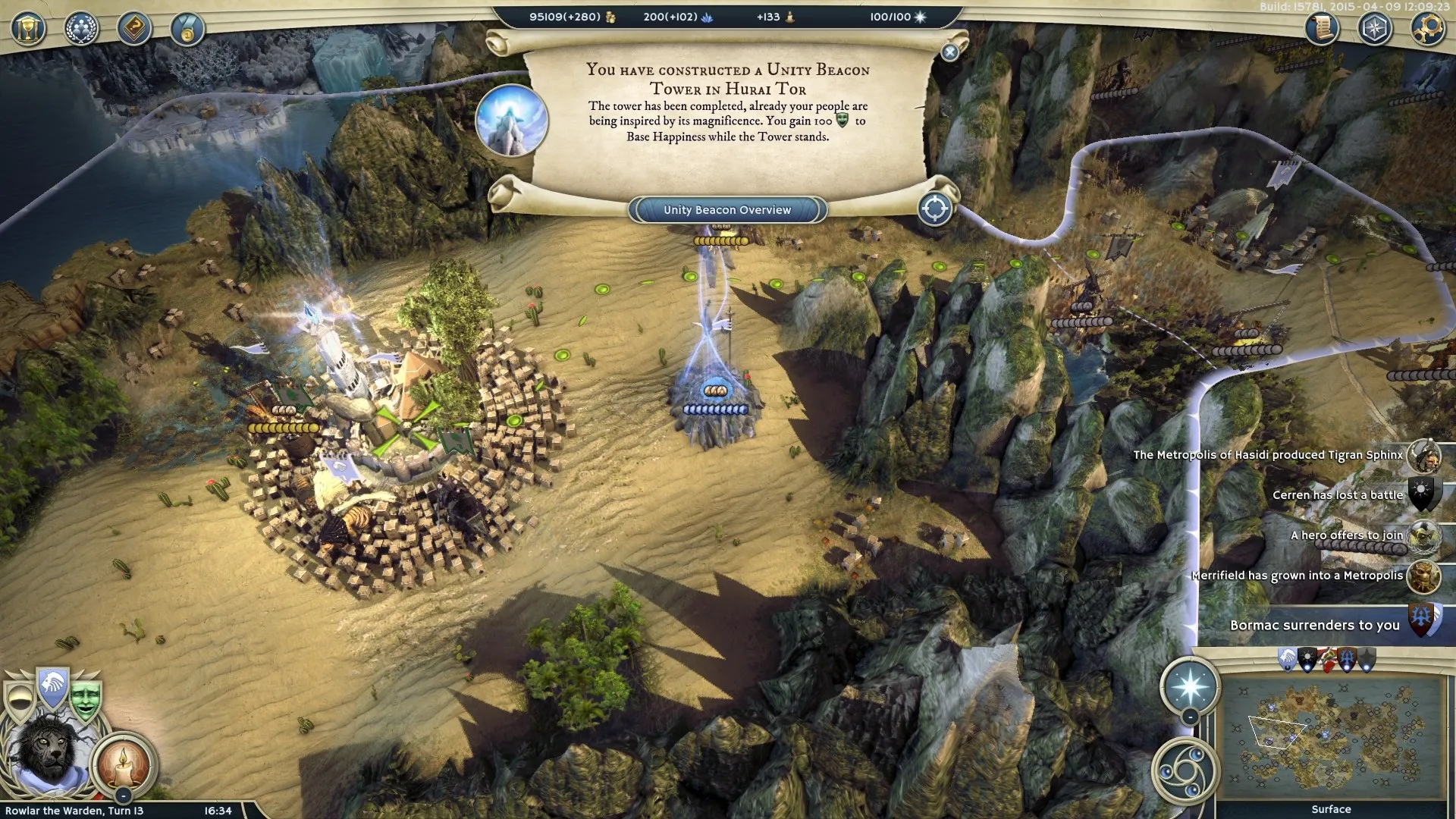This screenshot has width=1456, height=819.
Task: Toggle the strategic map compass icon
Action: (x=1376, y=28)
